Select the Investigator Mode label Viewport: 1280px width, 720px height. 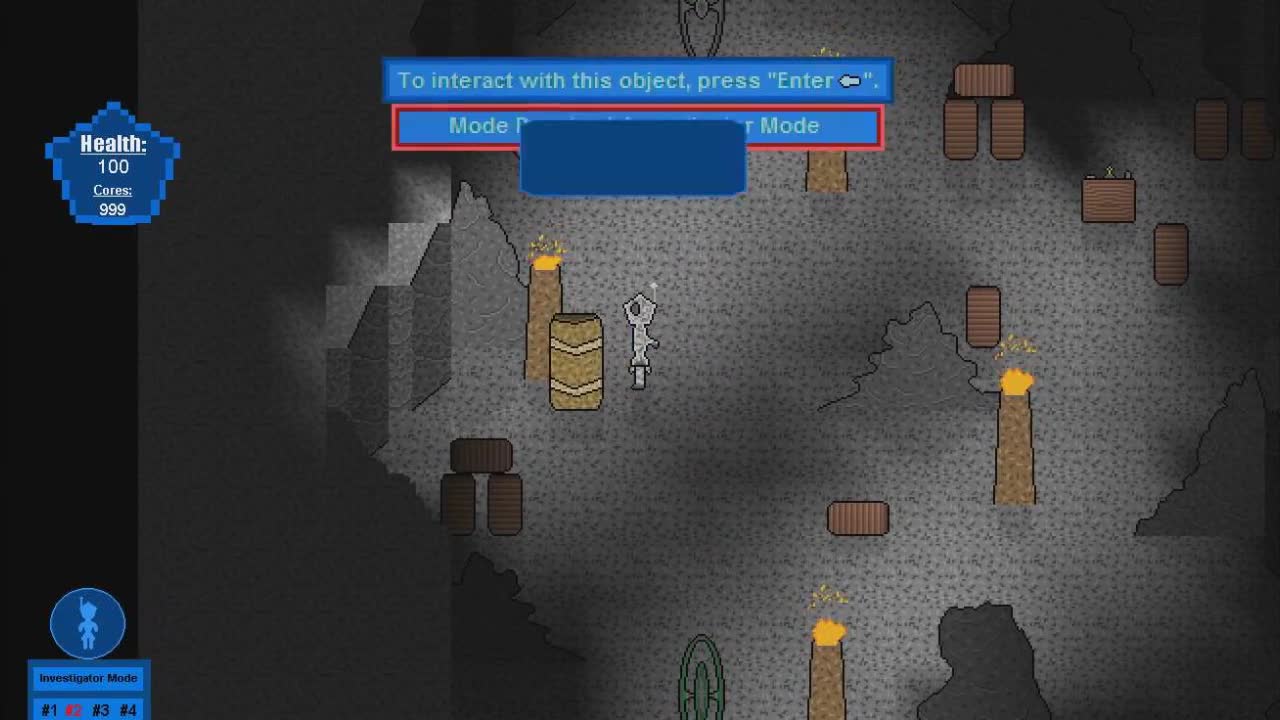point(88,678)
